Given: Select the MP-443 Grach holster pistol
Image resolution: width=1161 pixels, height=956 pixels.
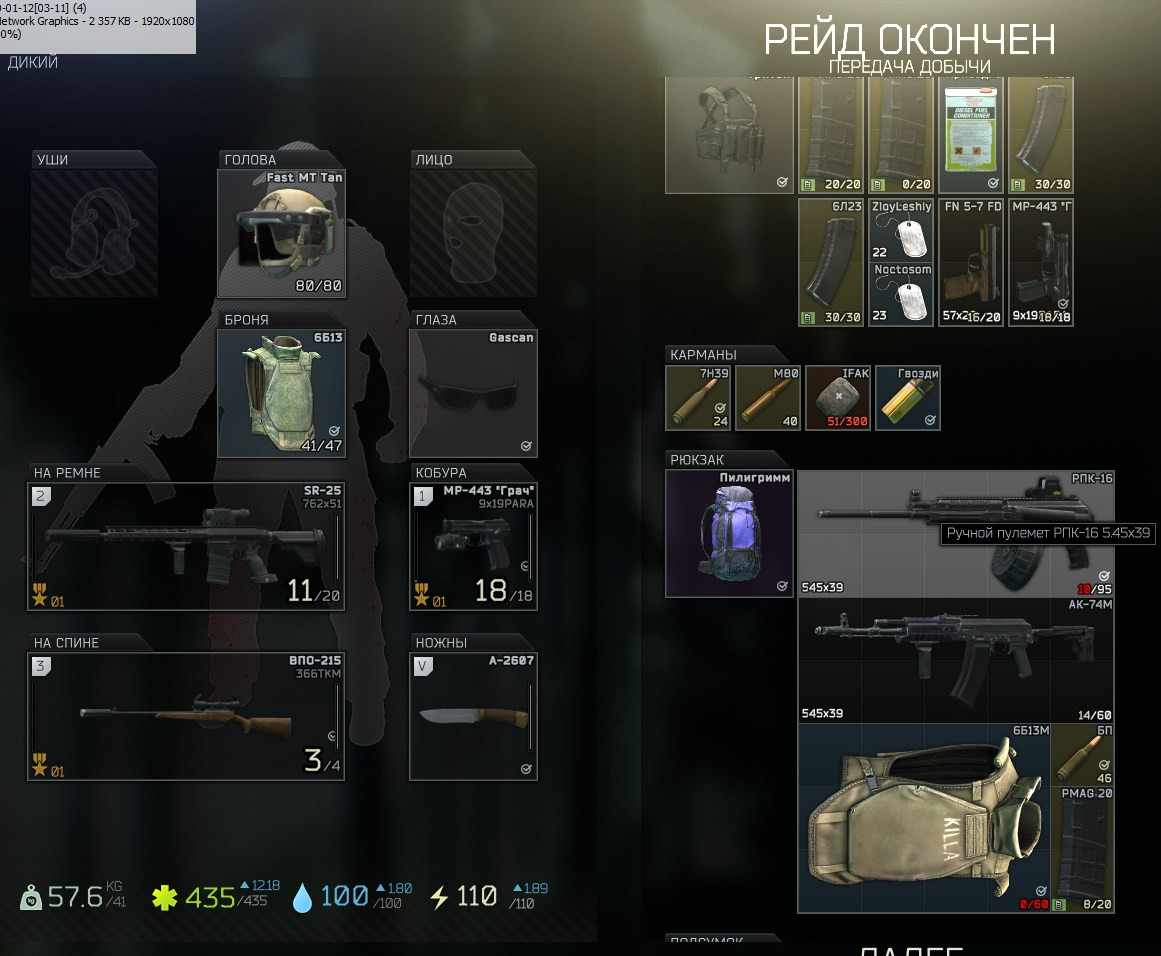Looking at the screenshot, I should pos(473,547).
